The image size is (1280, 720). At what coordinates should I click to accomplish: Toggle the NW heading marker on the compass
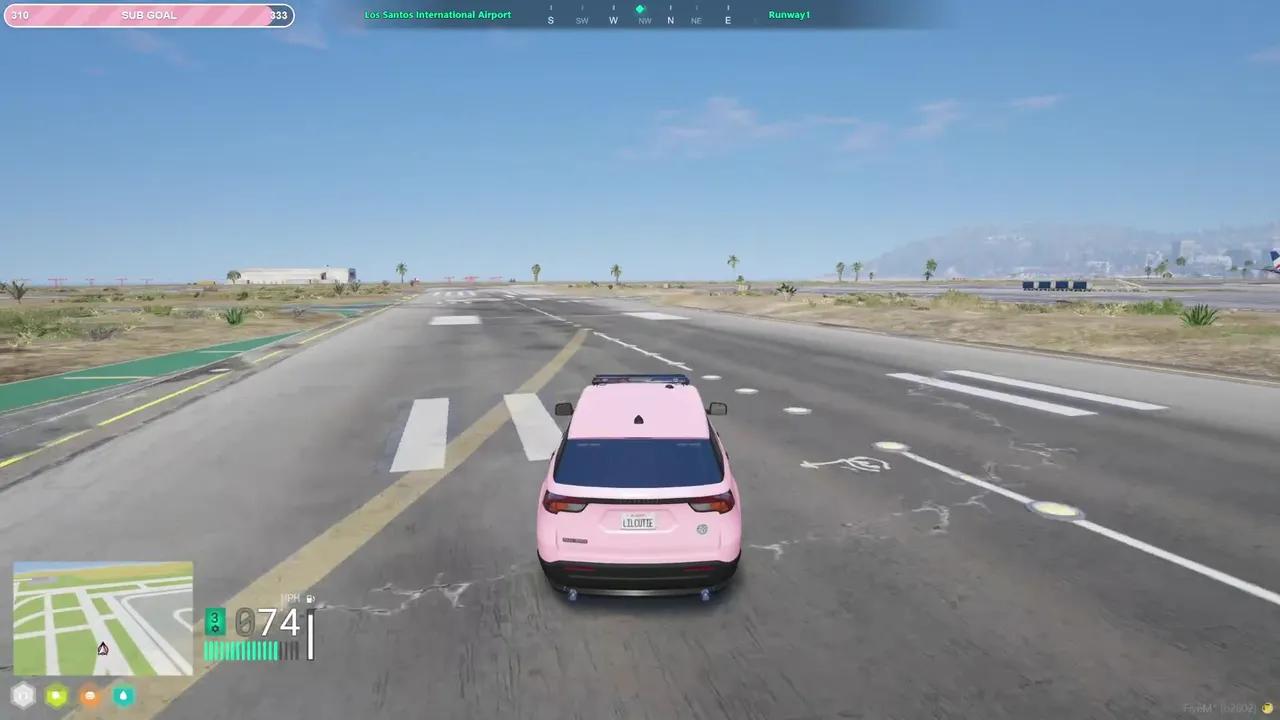point(645,20)
